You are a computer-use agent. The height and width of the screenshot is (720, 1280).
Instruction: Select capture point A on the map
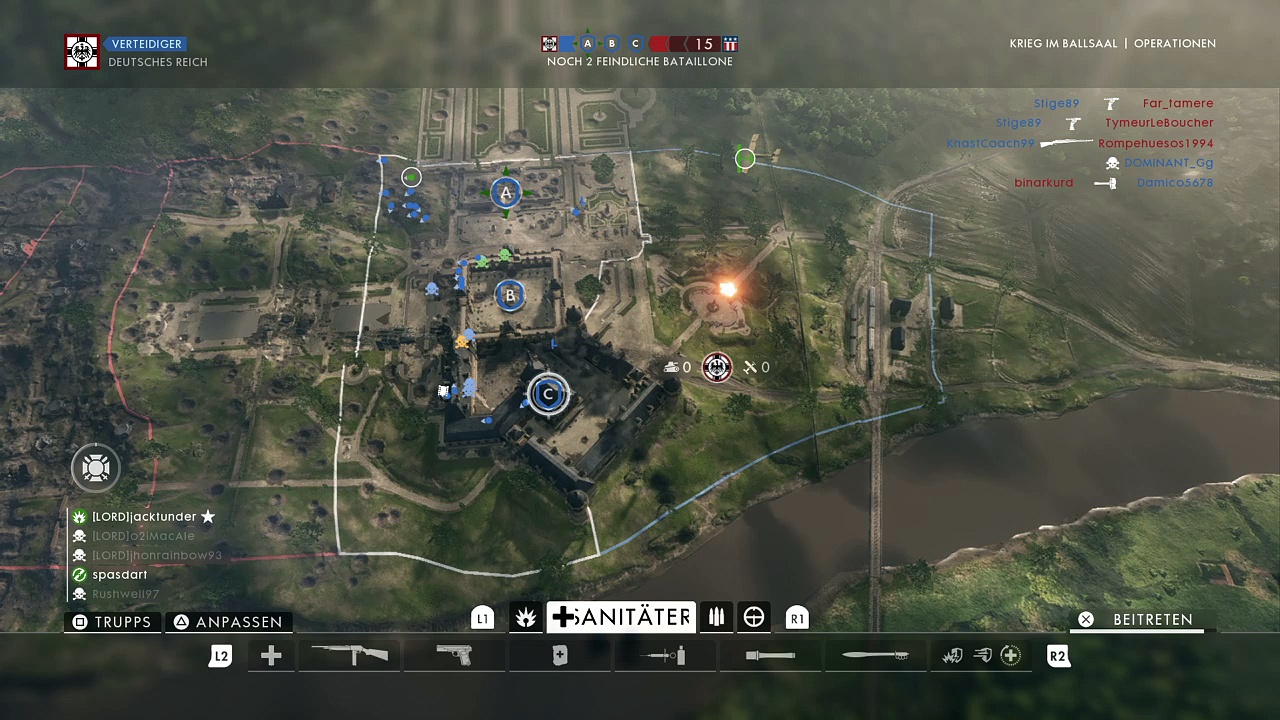506,193
